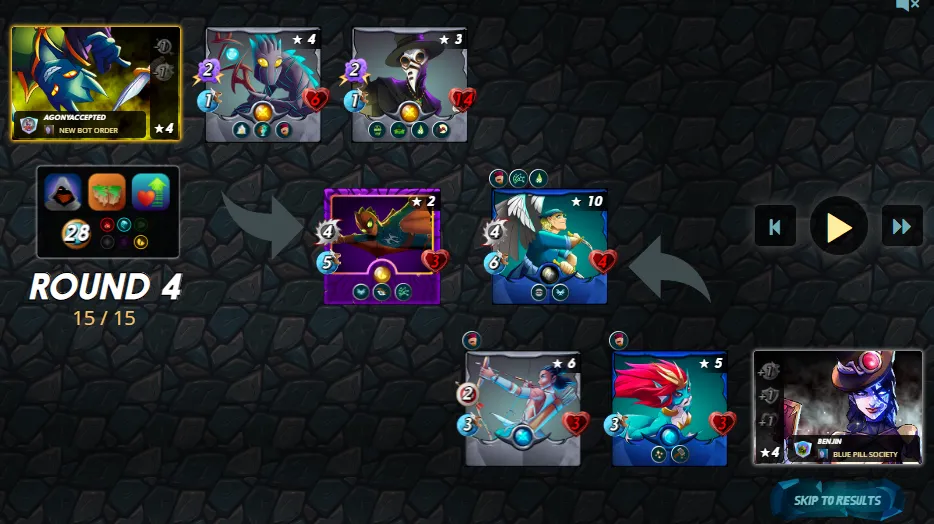Select the archer card with level 6
Image resolution: width=934 pixels, height=524 pixels.
524,408
